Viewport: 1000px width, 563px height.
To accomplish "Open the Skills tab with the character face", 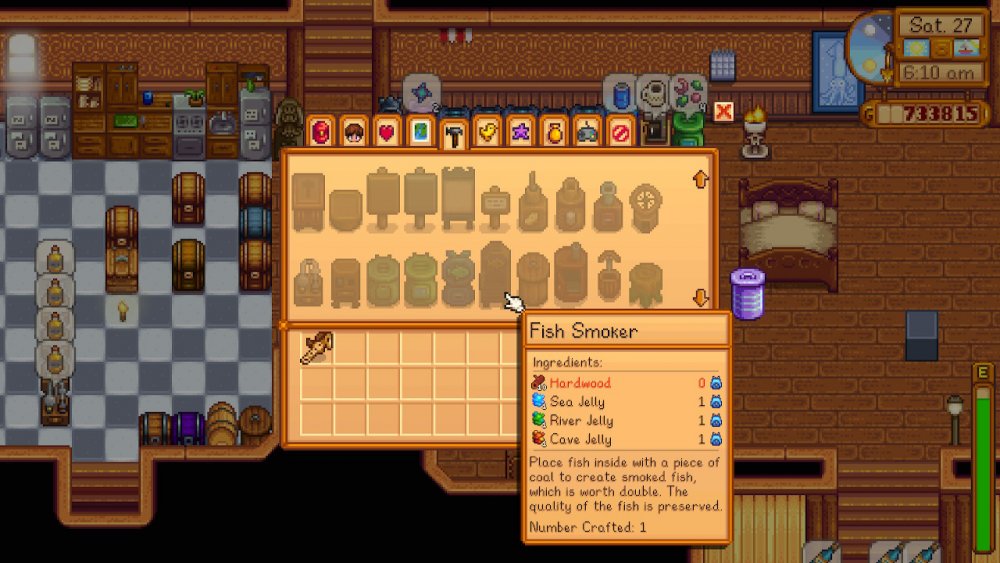I will tap(353, 132).
